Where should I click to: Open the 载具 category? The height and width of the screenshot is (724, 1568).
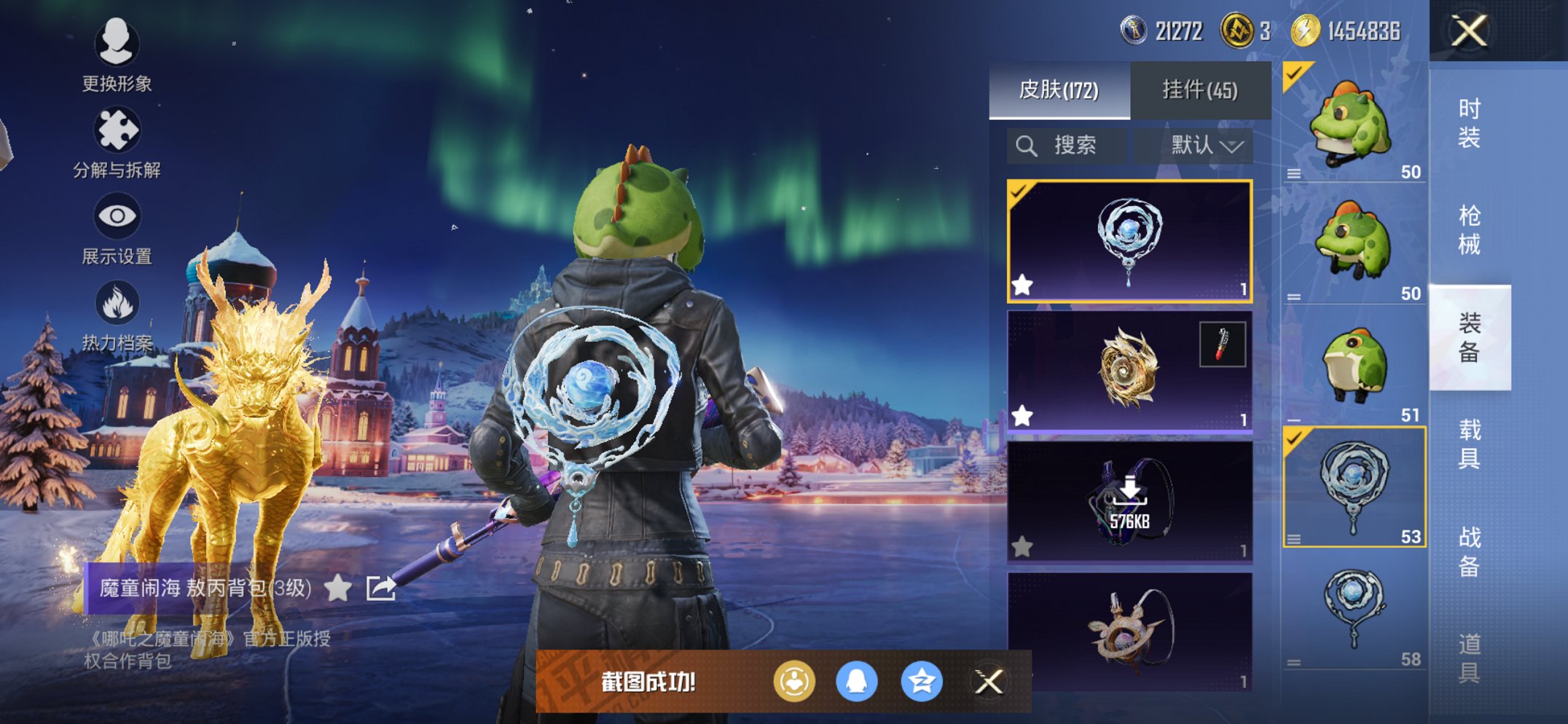click(1469, 444)
